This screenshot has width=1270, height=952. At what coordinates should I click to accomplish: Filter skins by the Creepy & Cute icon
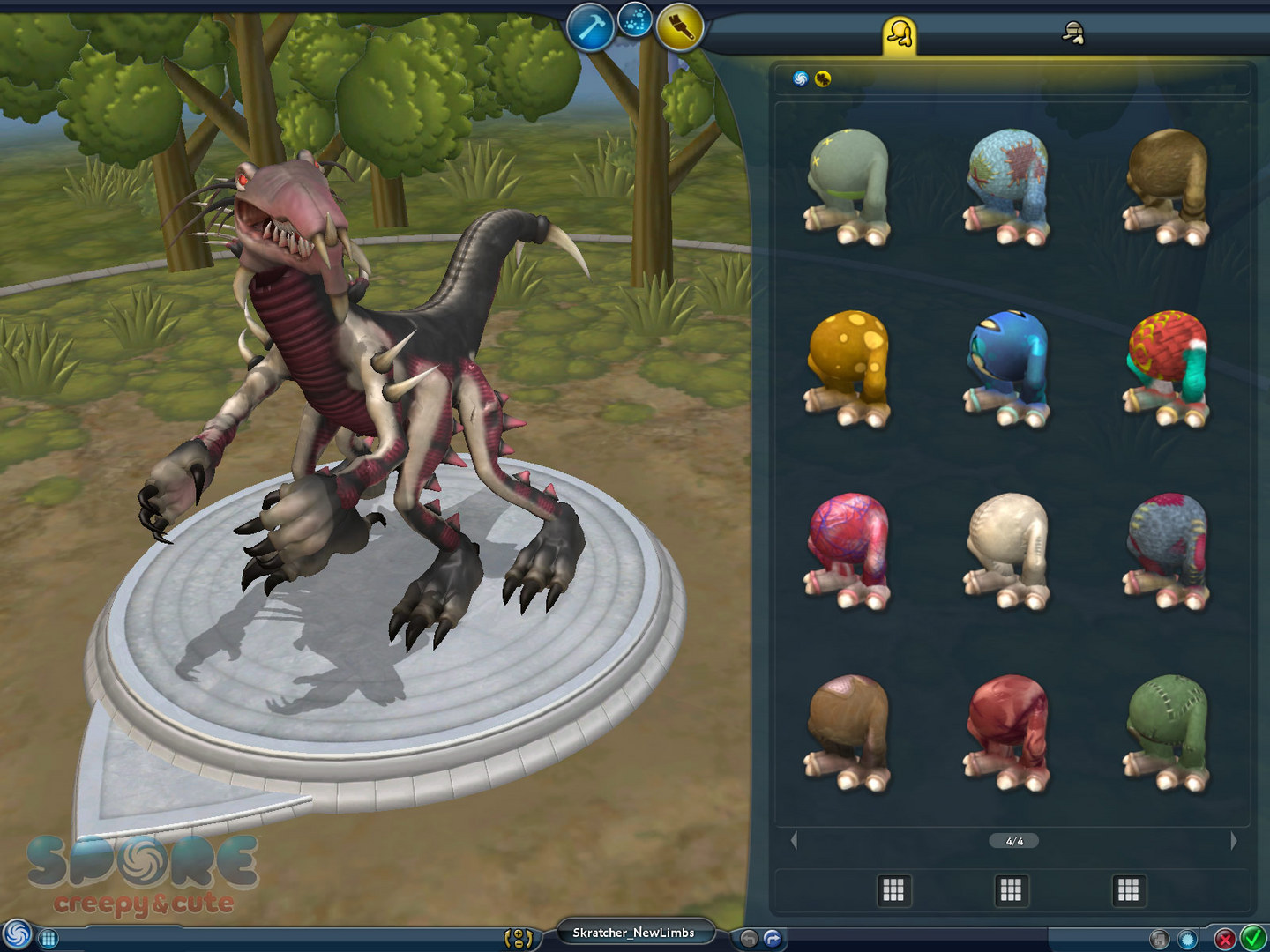(x=823, y=78)
